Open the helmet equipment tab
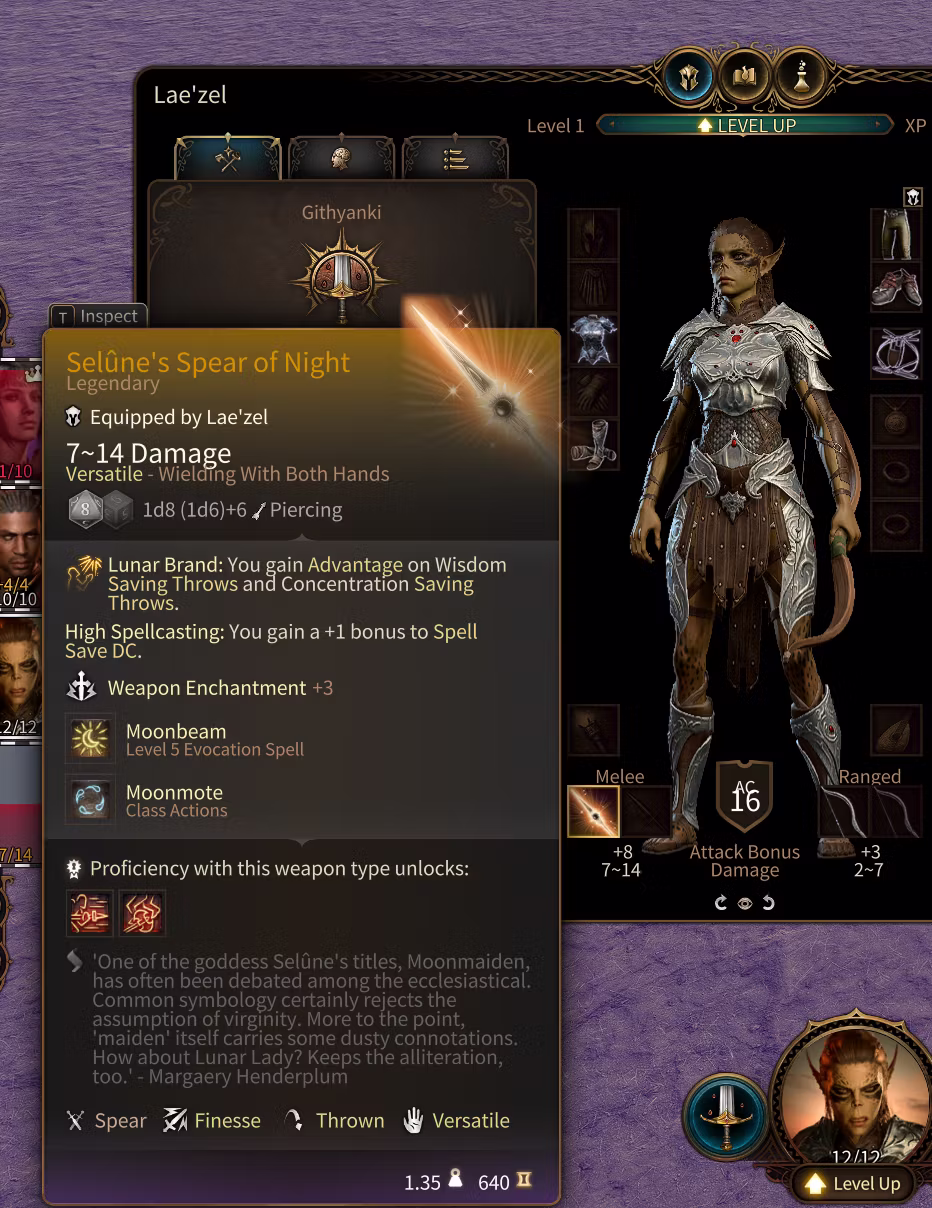The height and width of the screenshot is (1208, 932). tap(689, 76)
